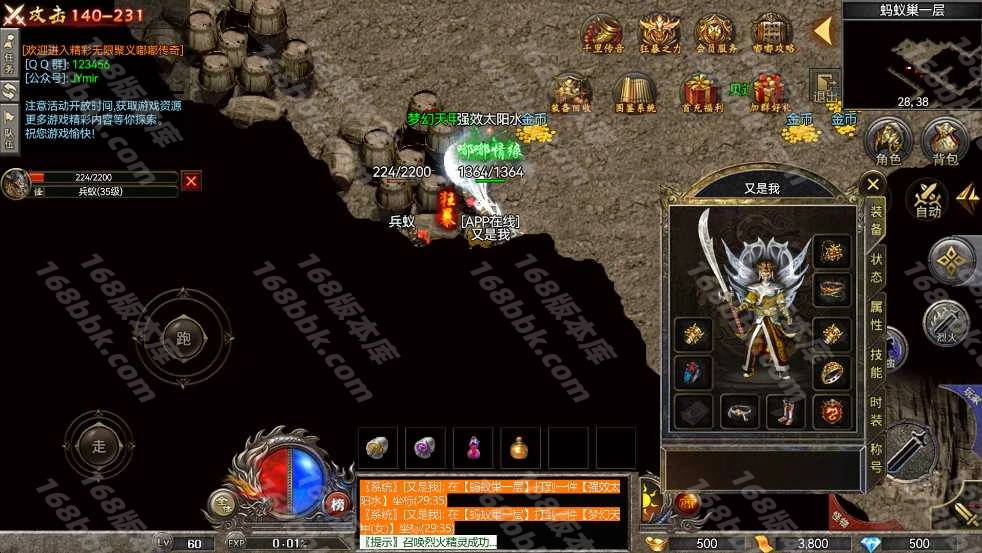
Task: Select the ring equipment slot
Action: tap(832, 373)
